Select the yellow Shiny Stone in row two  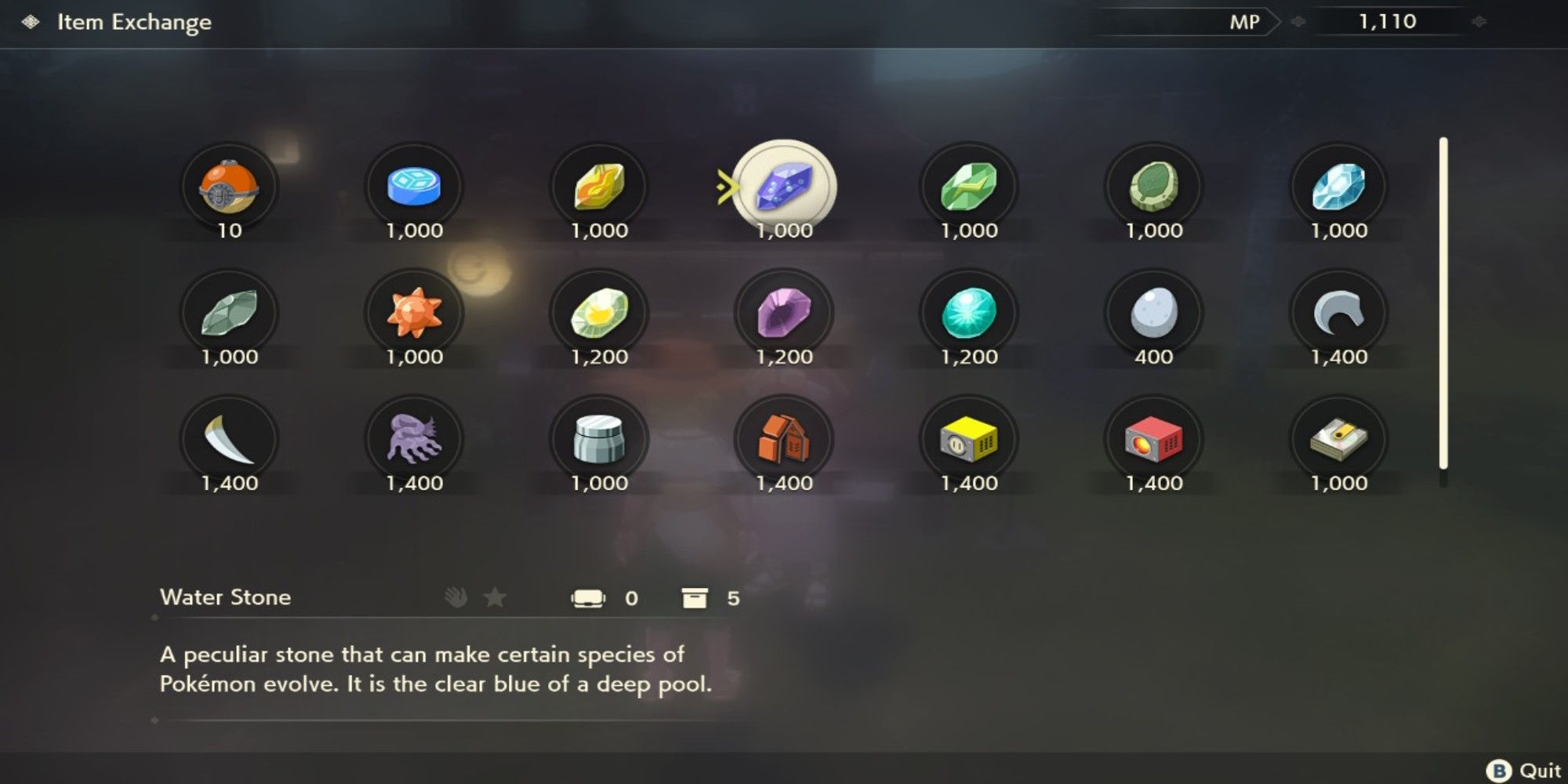pos(600,312)
